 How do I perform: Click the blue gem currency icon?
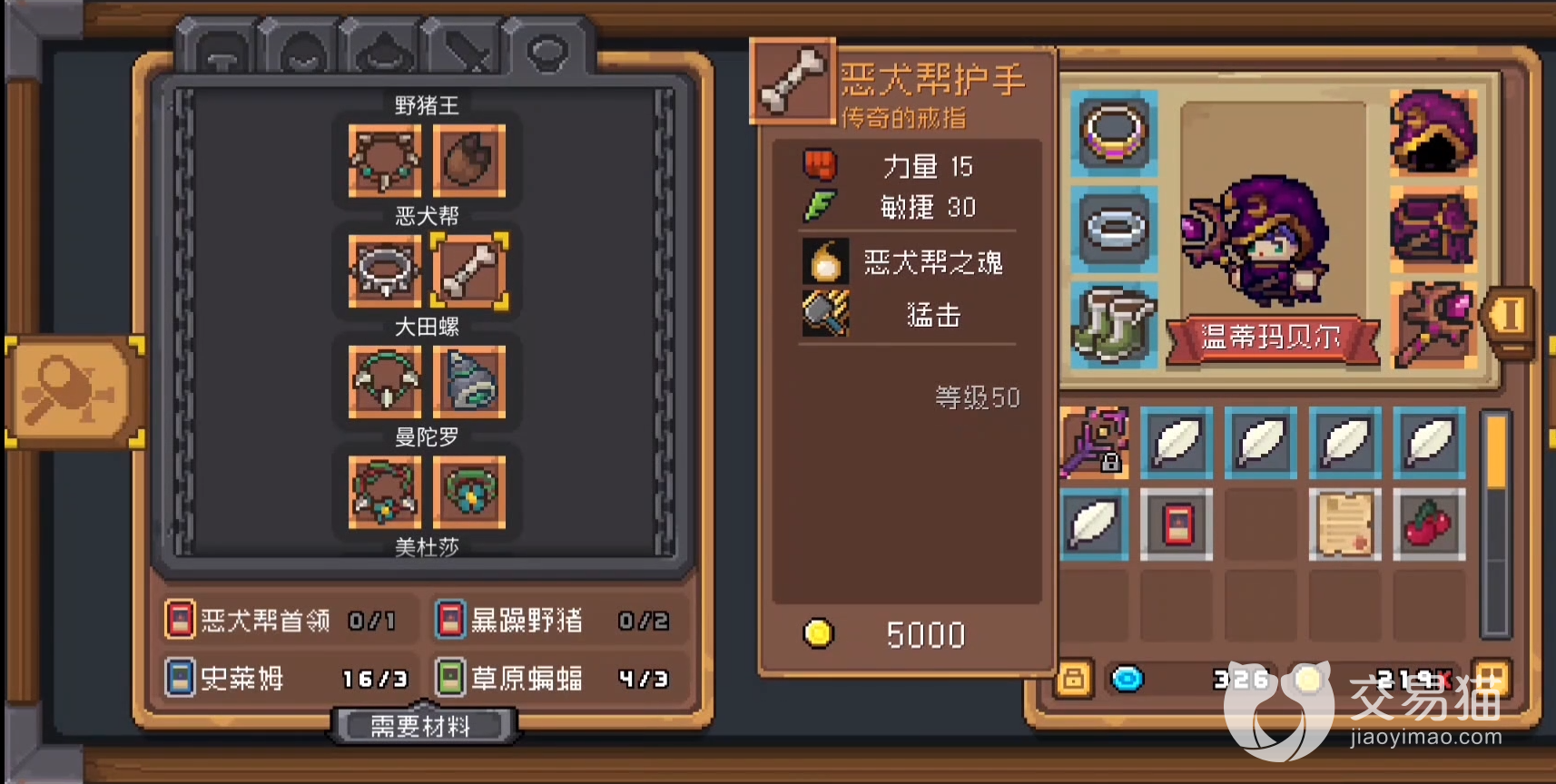pyautogui.click(x=1128, y=678)
